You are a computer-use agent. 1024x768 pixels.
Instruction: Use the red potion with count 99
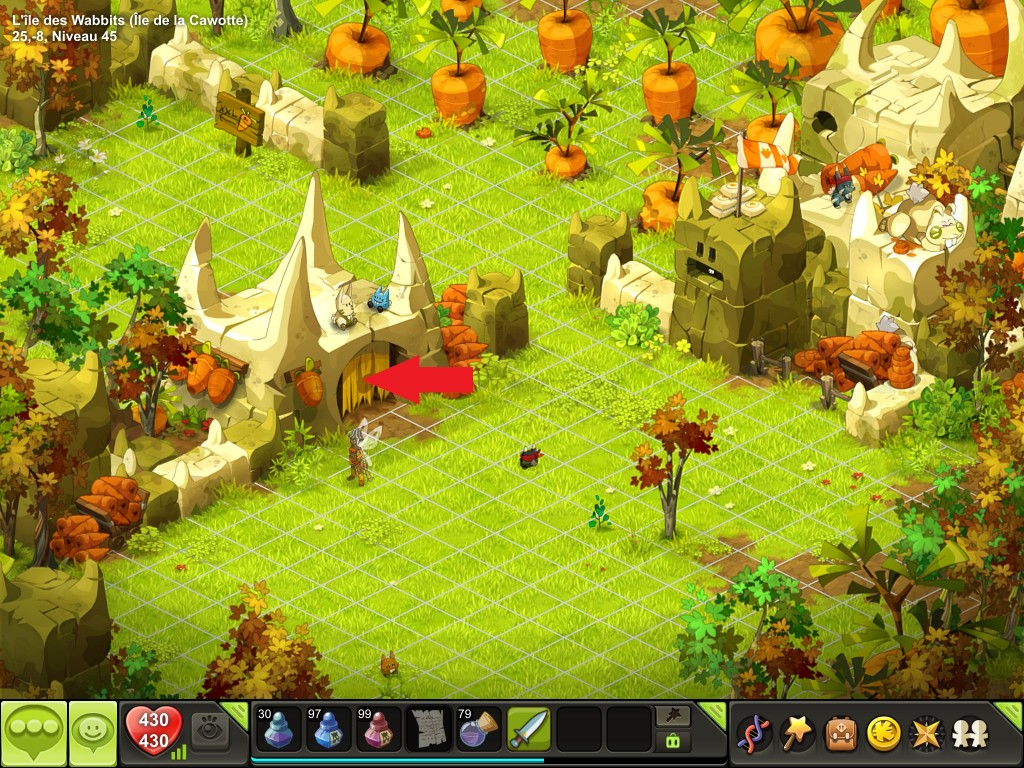pyautogui.click(x=379, y=729)
